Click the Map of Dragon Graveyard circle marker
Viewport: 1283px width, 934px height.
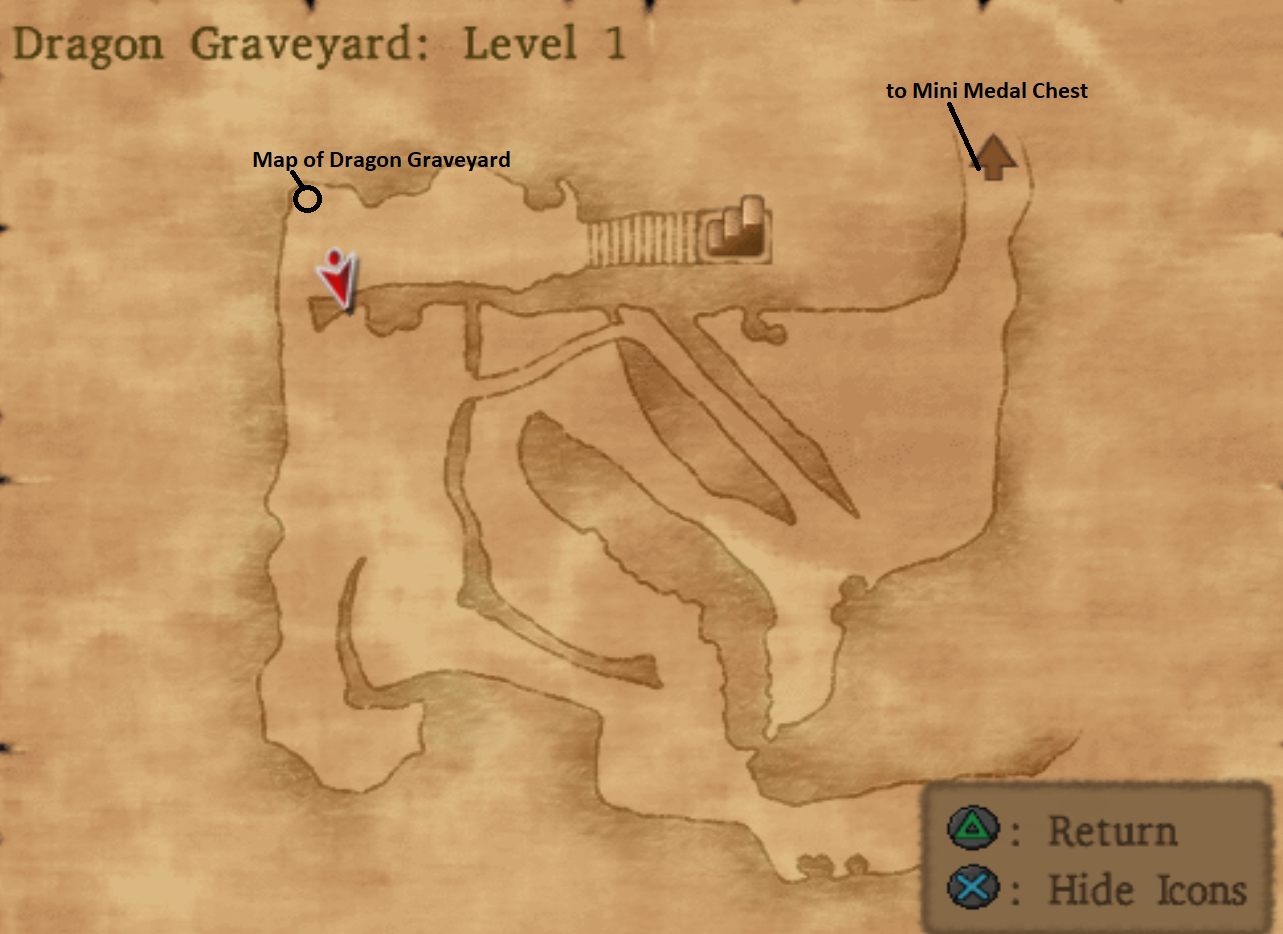pyautogui.click(x=307, y=198)
